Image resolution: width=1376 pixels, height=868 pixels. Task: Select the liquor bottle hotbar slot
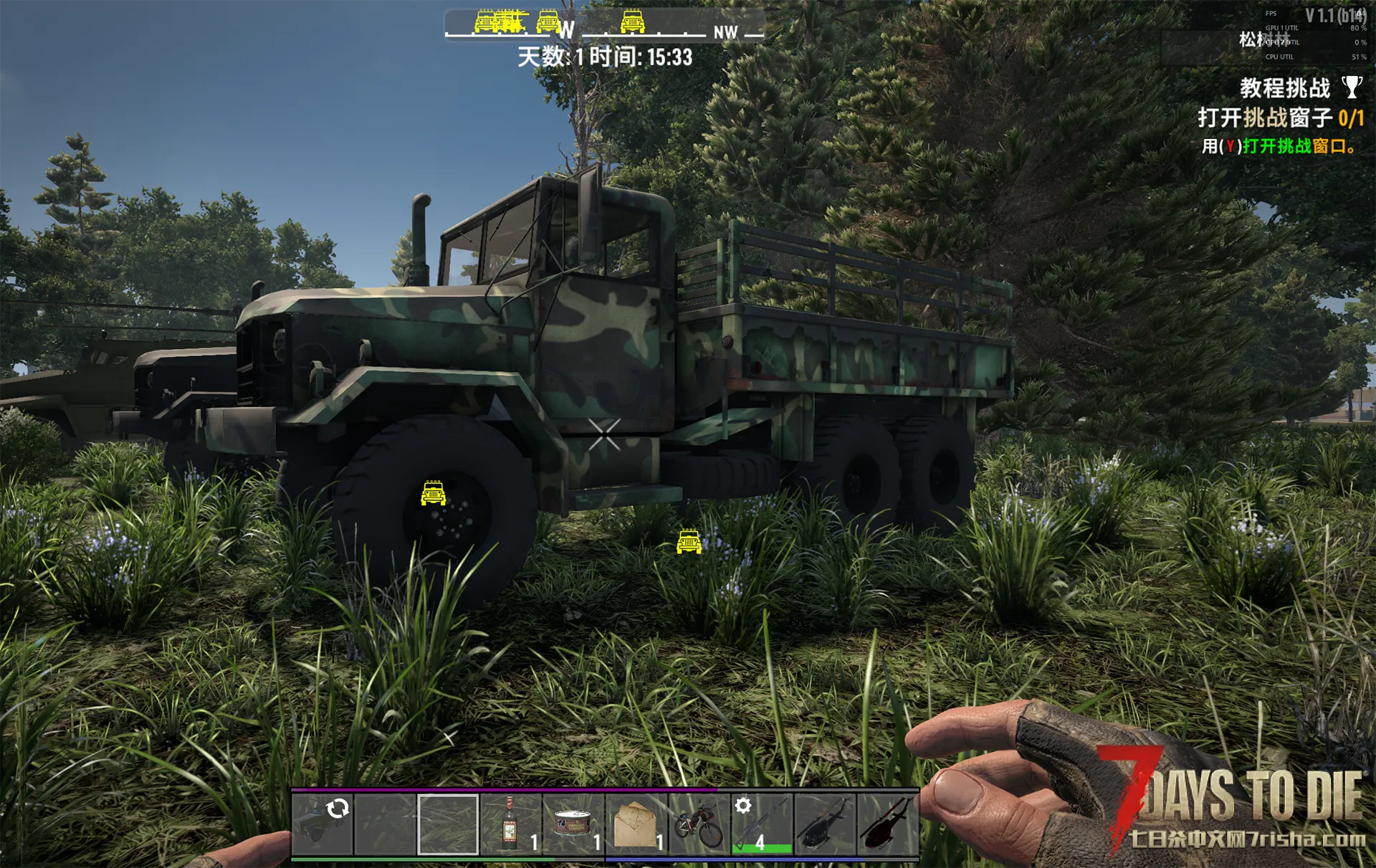[x=510, y=824]
